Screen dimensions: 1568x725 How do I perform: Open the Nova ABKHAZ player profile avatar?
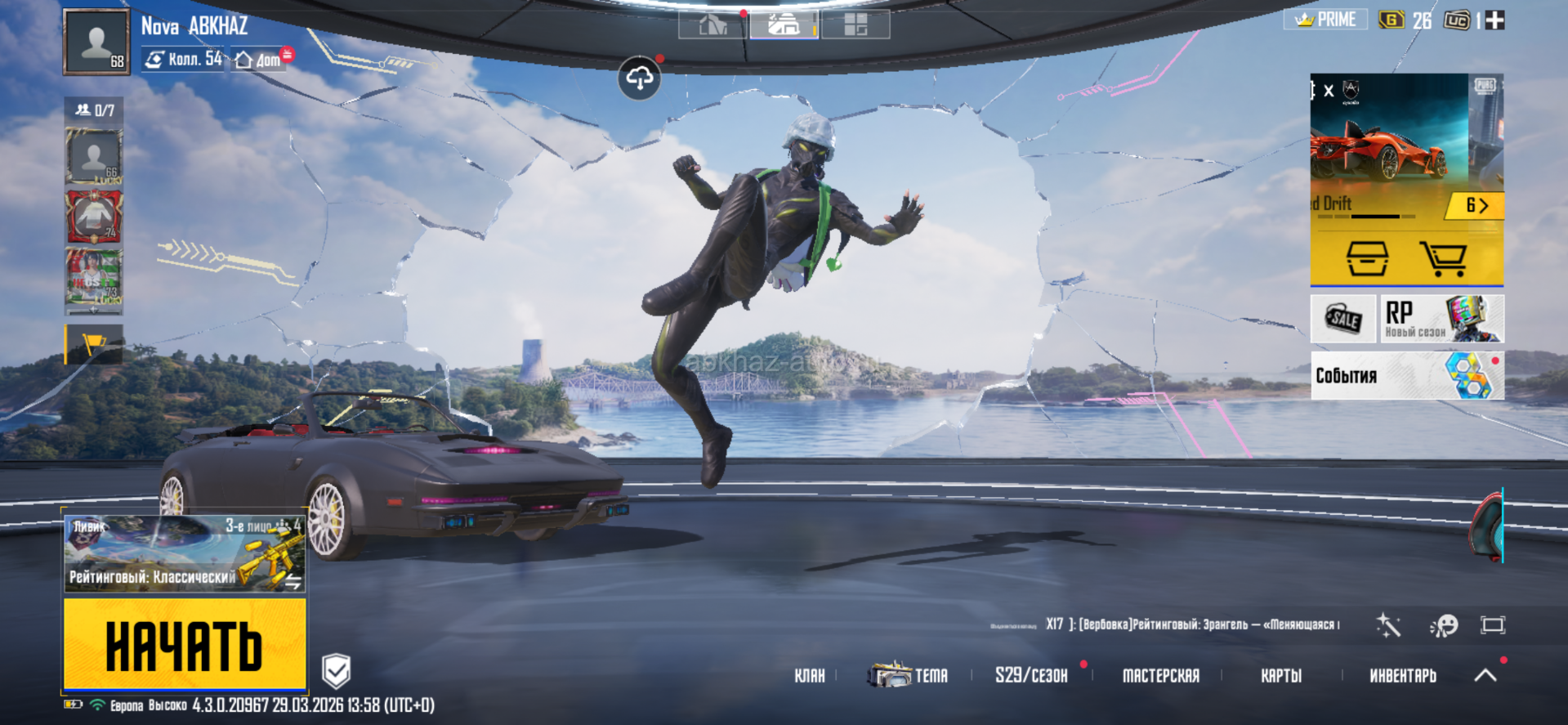click(96, 42)
